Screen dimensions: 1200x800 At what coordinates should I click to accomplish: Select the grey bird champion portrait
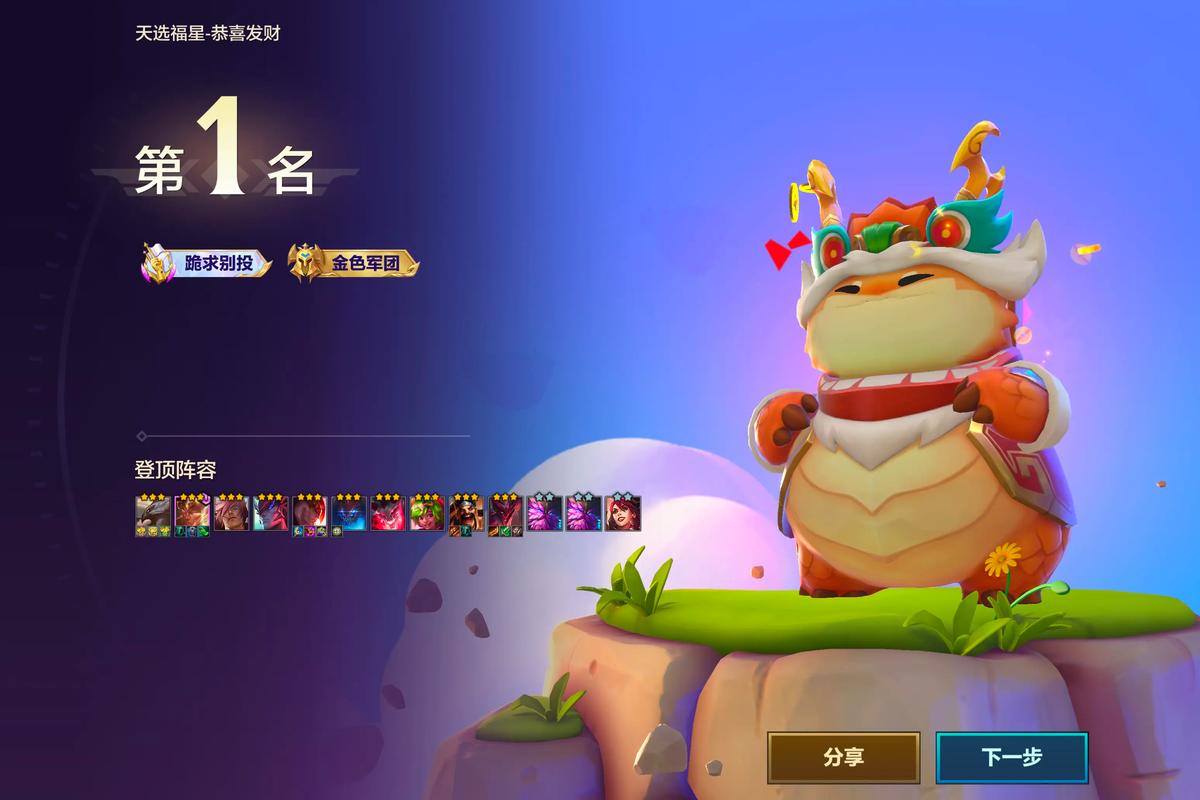click(152, 514)
